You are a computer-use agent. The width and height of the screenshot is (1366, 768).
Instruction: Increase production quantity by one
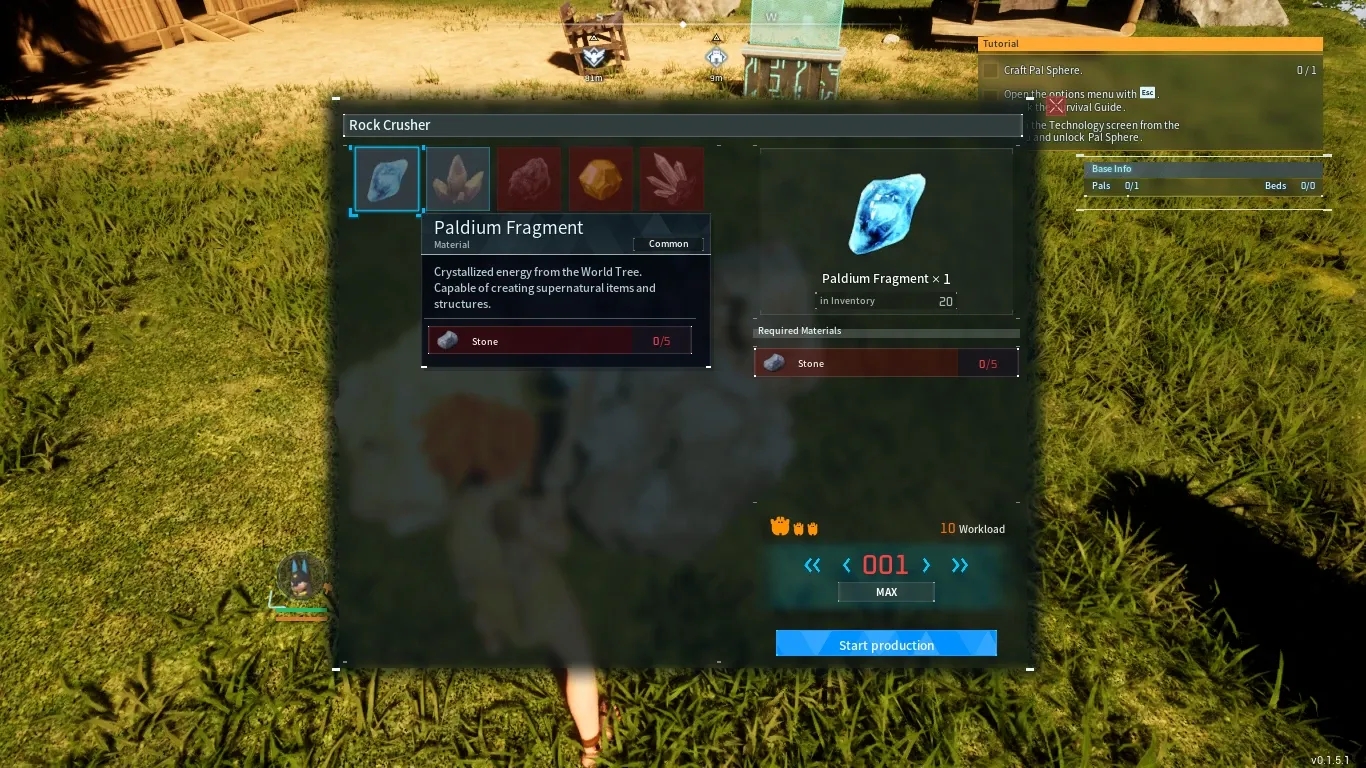pos(926,565)
